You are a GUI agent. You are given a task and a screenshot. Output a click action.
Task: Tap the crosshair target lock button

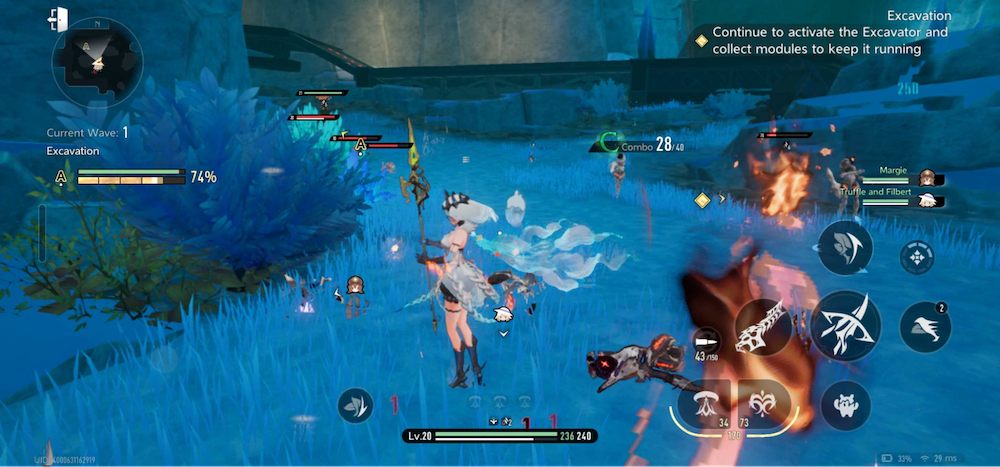[x=916, y=257]
